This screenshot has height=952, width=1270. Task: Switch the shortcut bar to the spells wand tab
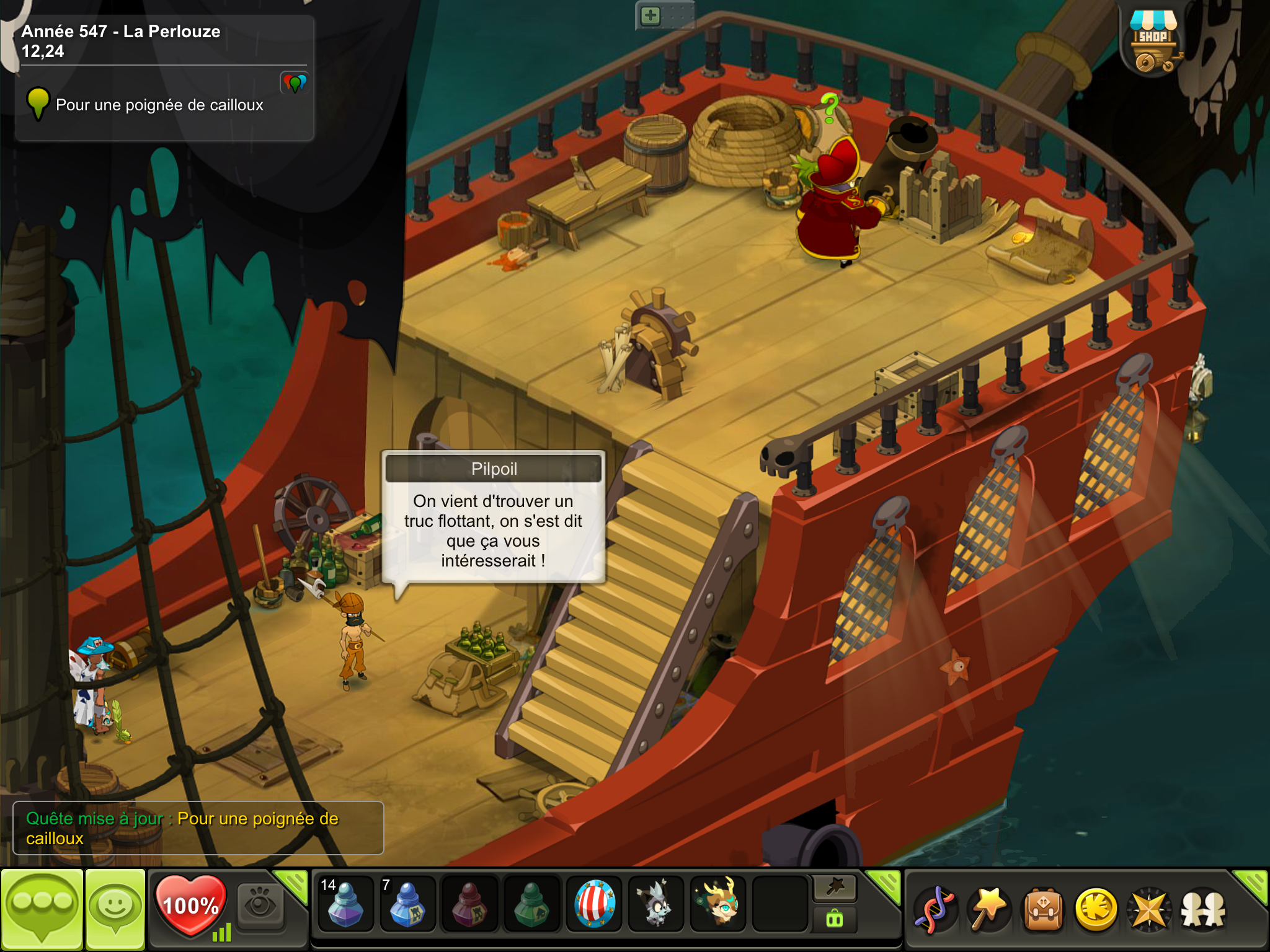click(x=835, y=888)
